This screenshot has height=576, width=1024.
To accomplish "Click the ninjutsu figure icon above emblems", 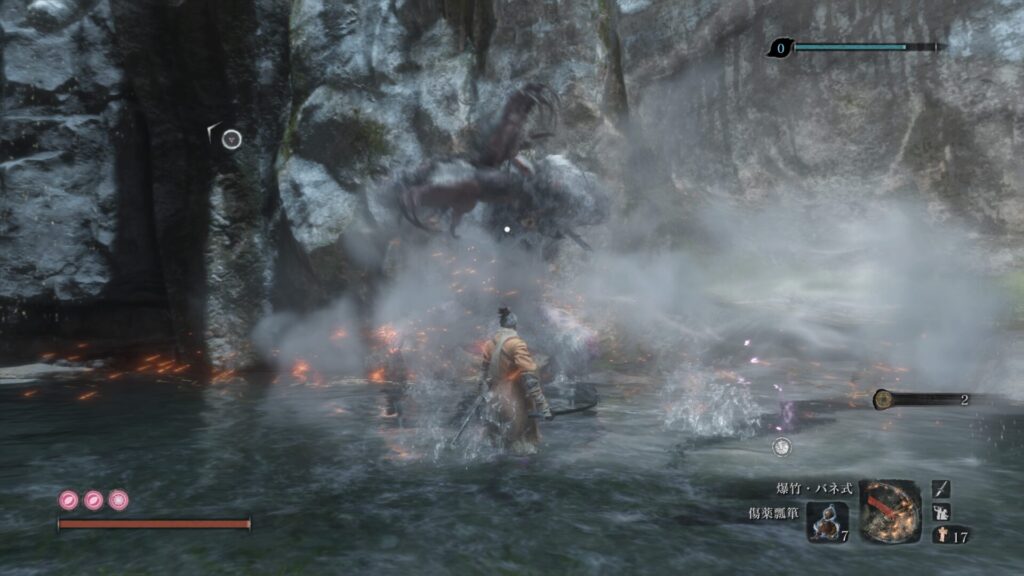I will 941,512.
